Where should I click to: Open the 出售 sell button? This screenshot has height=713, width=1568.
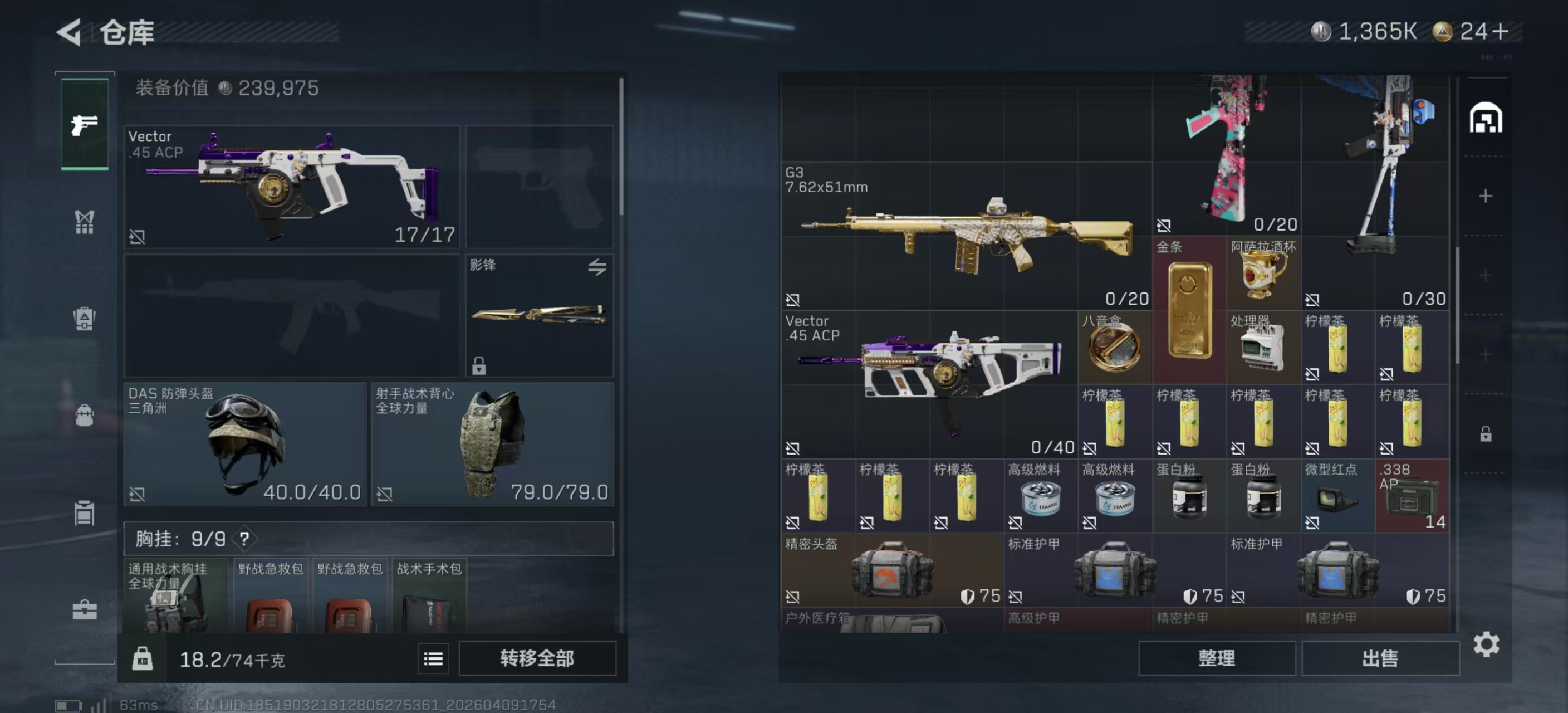coord(1379,658)
